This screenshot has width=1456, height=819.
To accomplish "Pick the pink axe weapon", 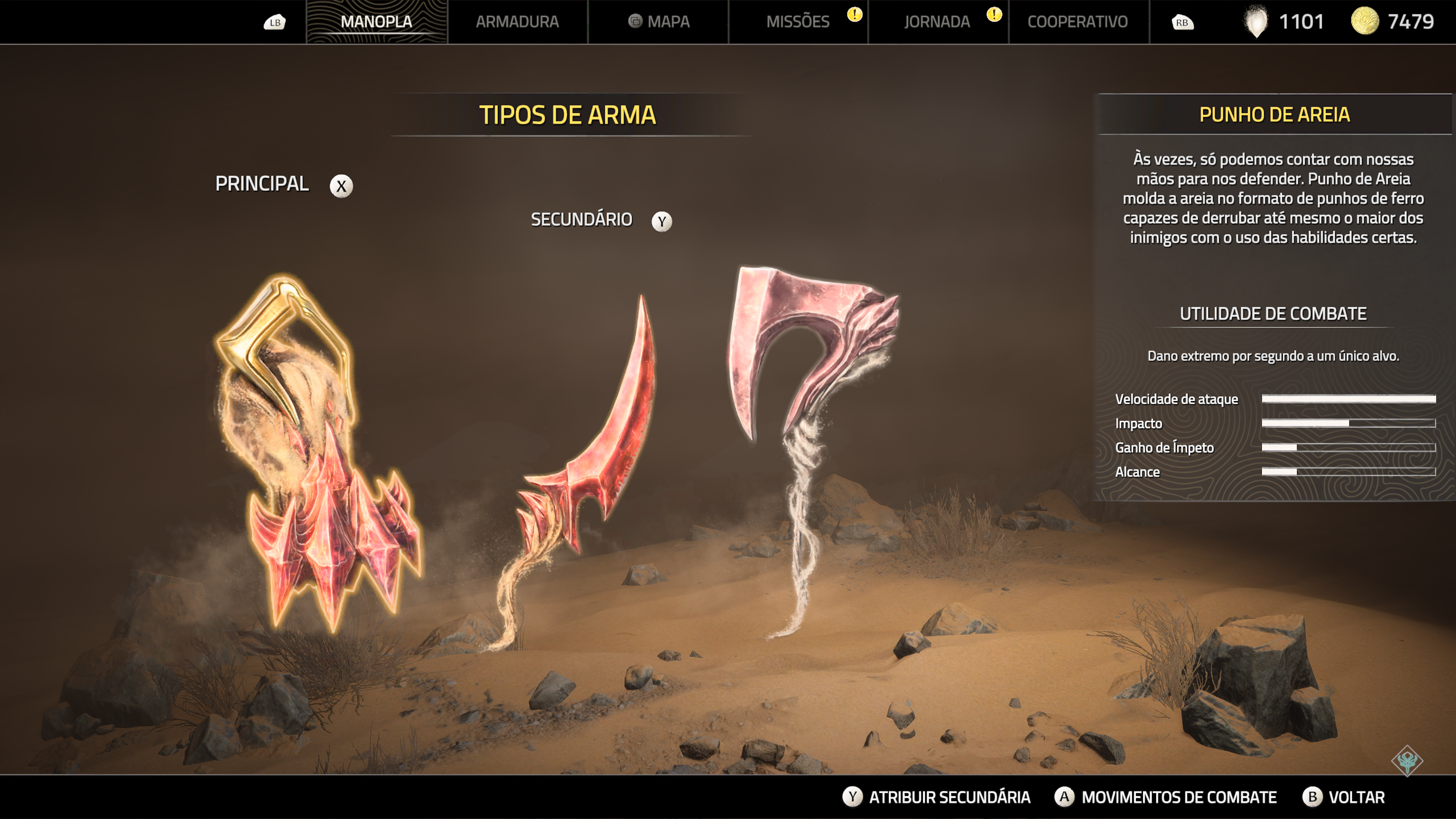I will 808,350.
